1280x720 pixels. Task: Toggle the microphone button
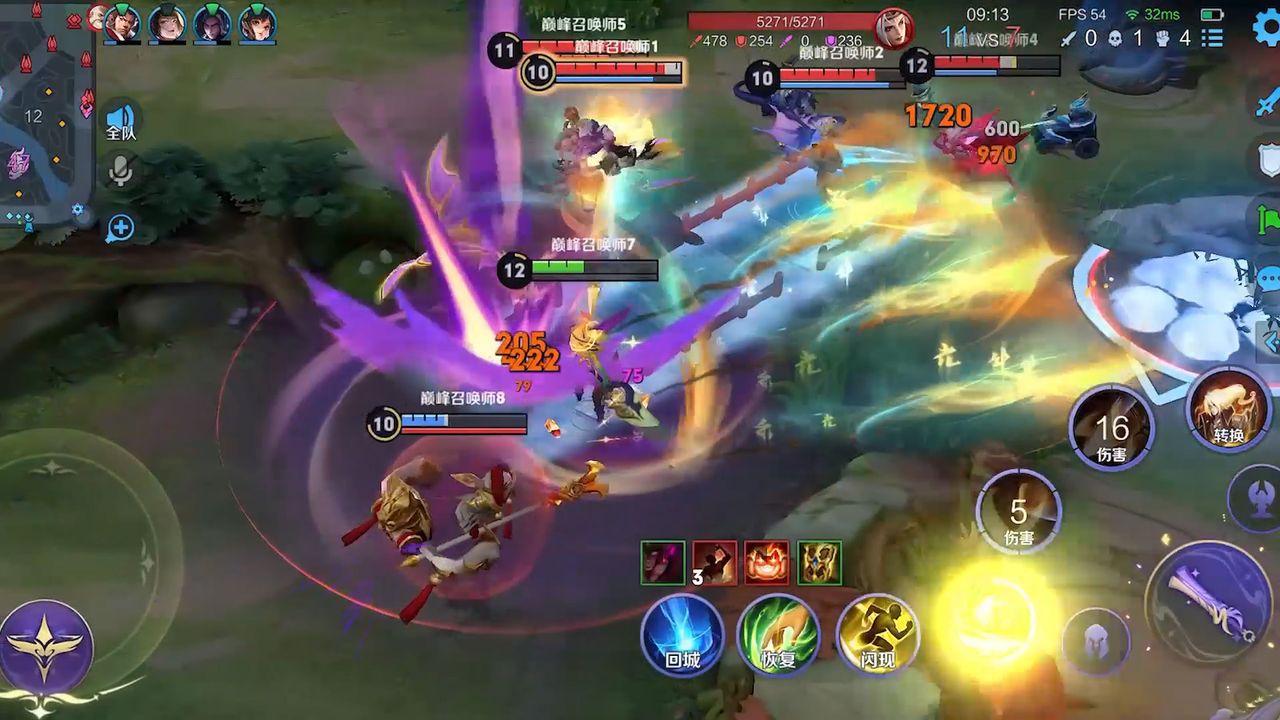(121, 172)
